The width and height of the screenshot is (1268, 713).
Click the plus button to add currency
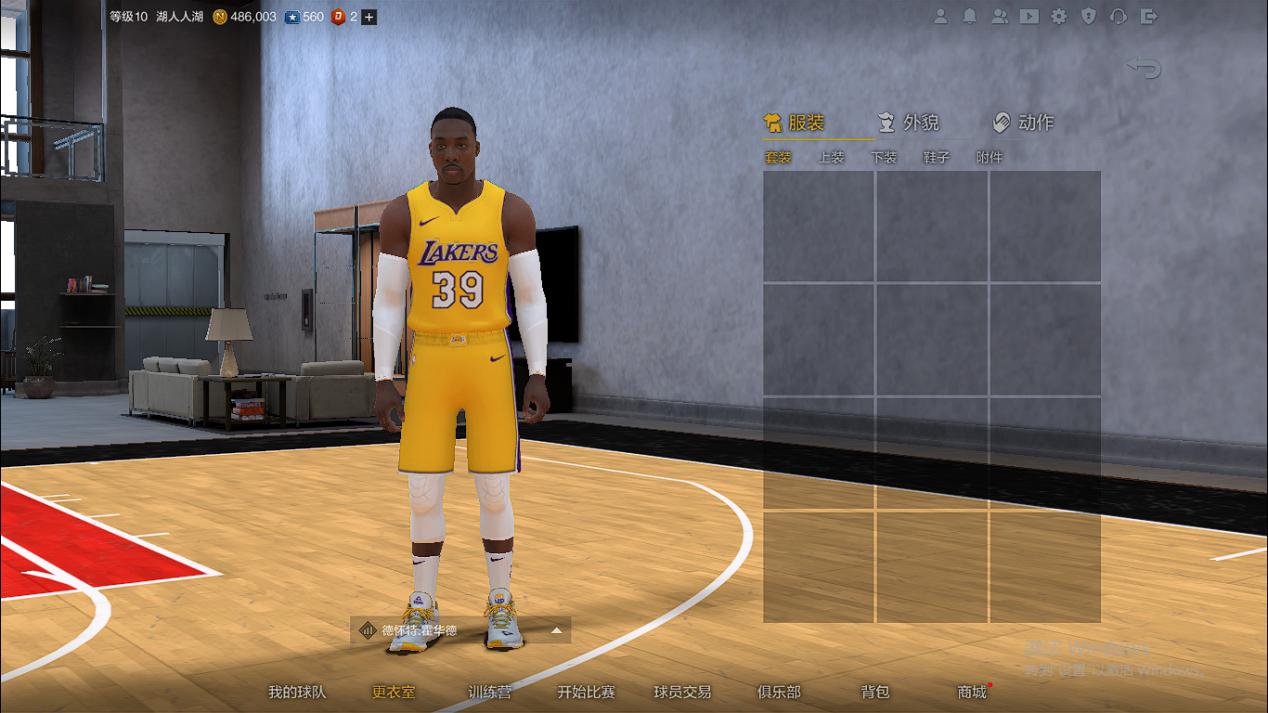369,17
